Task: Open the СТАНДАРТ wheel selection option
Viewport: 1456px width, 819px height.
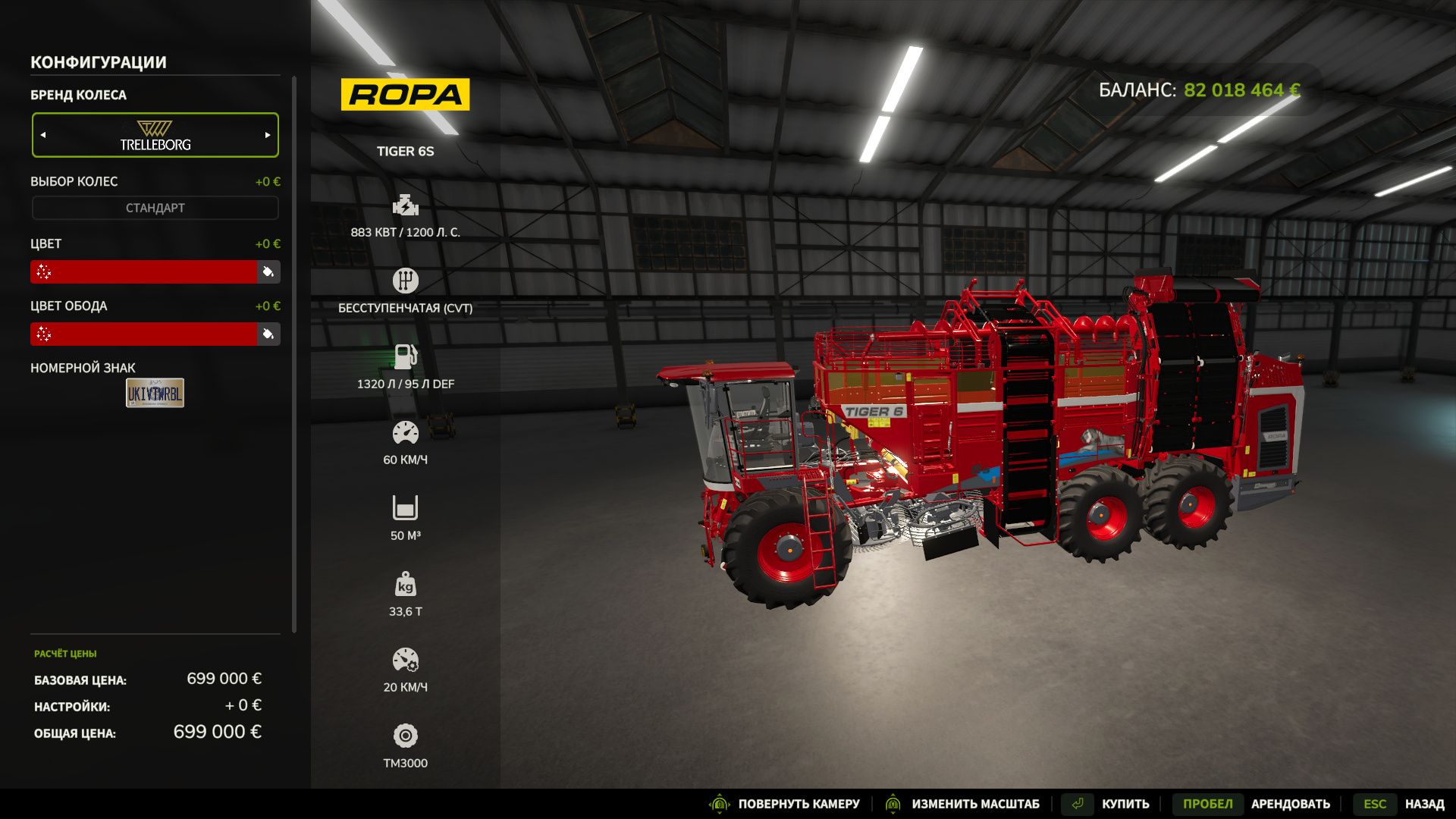Action: pyautogui.click(x=155, y=208)
